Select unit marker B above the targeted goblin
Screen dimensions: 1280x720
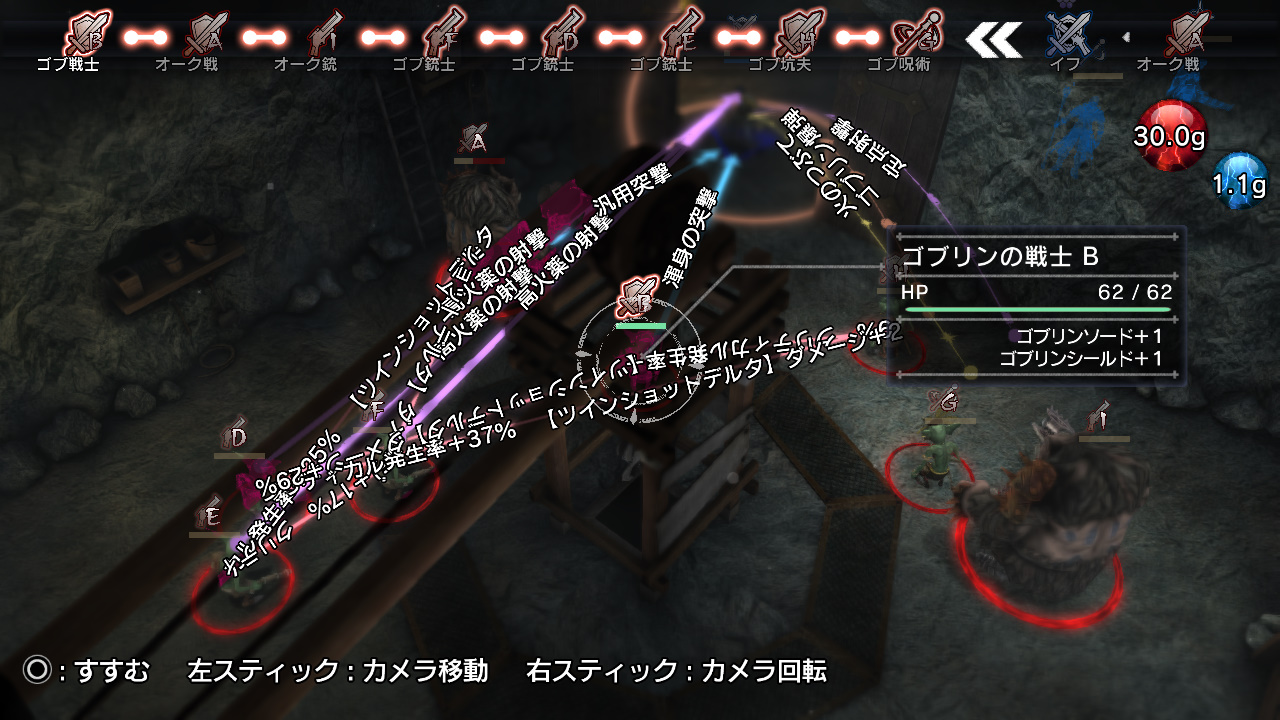pos(636,298)
